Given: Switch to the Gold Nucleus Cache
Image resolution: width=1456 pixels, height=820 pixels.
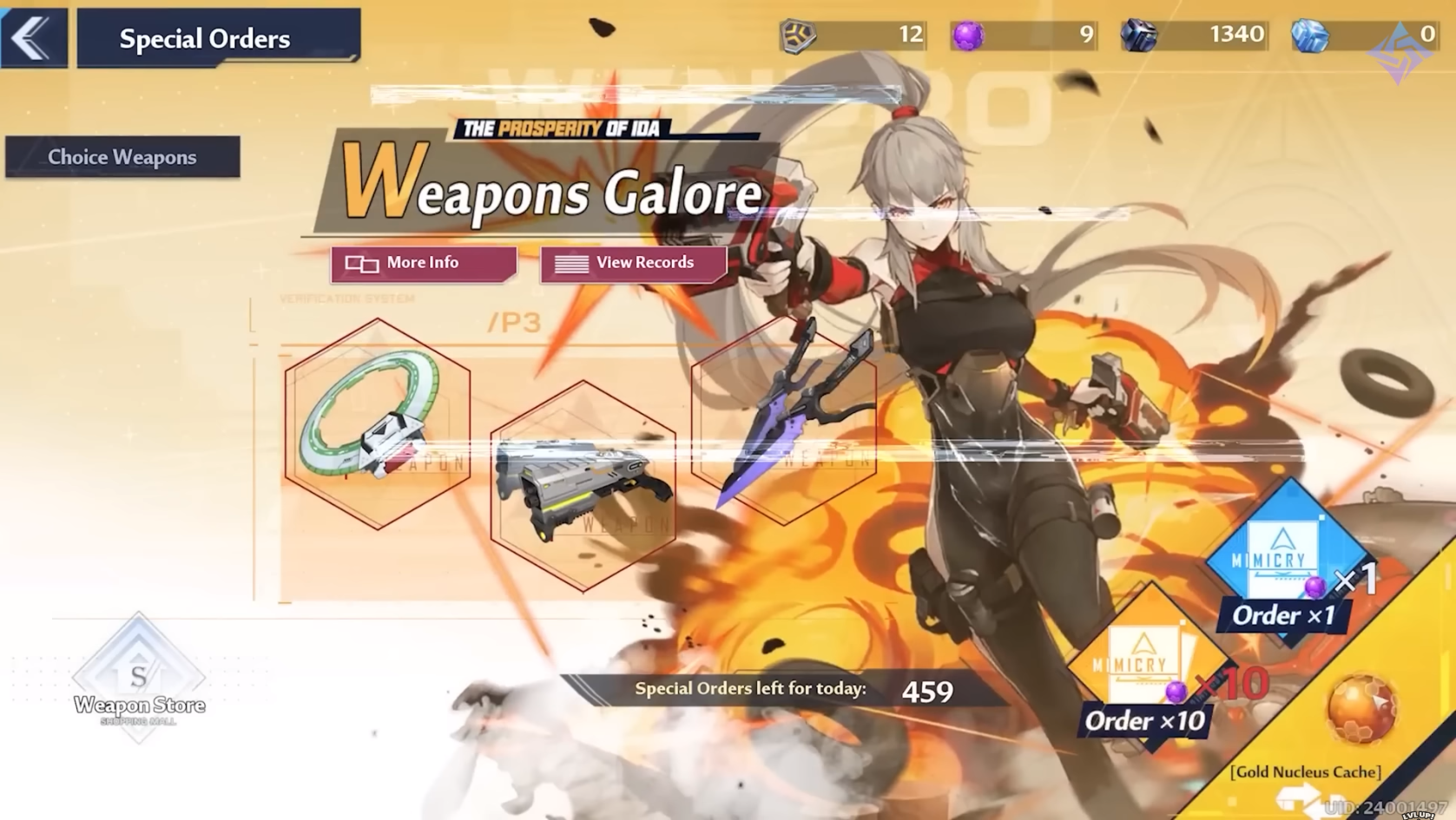Looking at the screenshot, I should [1360, 713].
